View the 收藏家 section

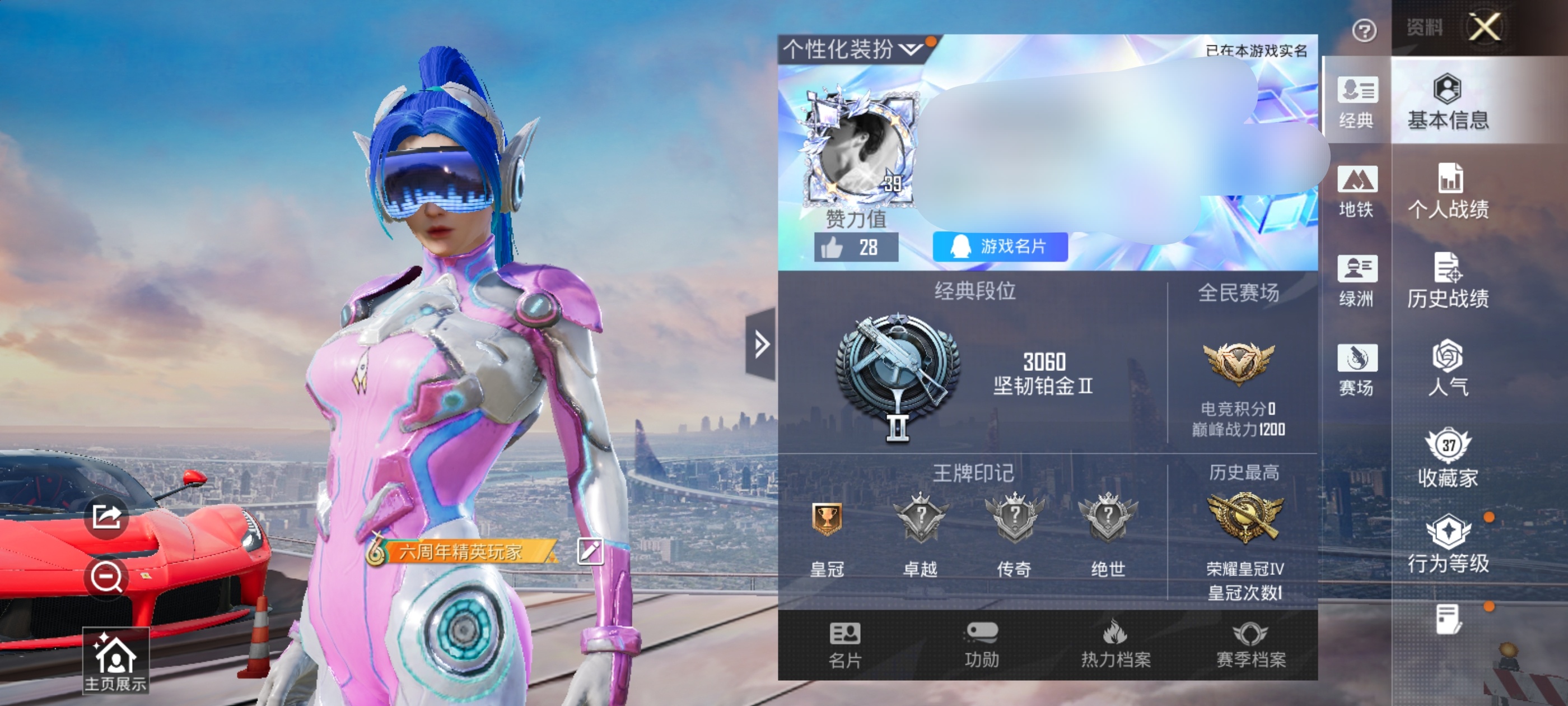[1448, 458]
